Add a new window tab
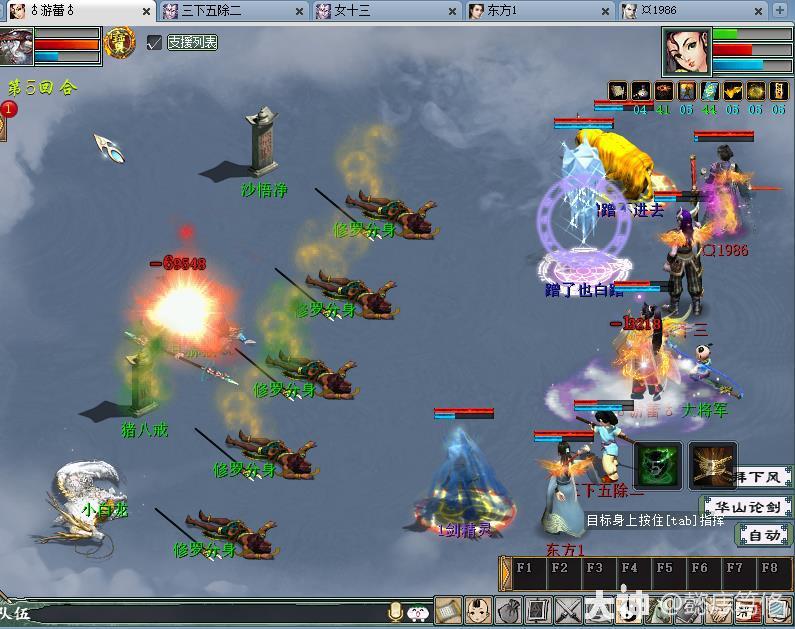Image resolution: width=795 pixels, height=629 pixels. (781, 11)
